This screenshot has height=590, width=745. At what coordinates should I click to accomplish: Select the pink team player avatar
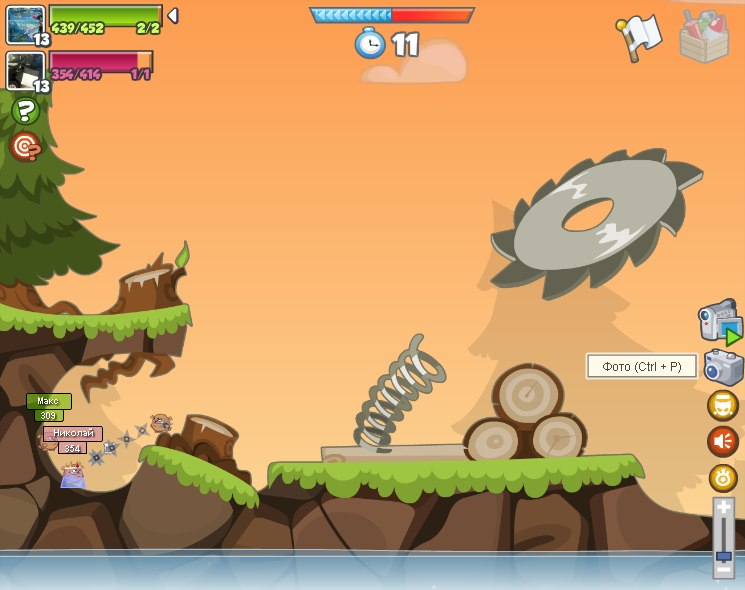[26, 70]
